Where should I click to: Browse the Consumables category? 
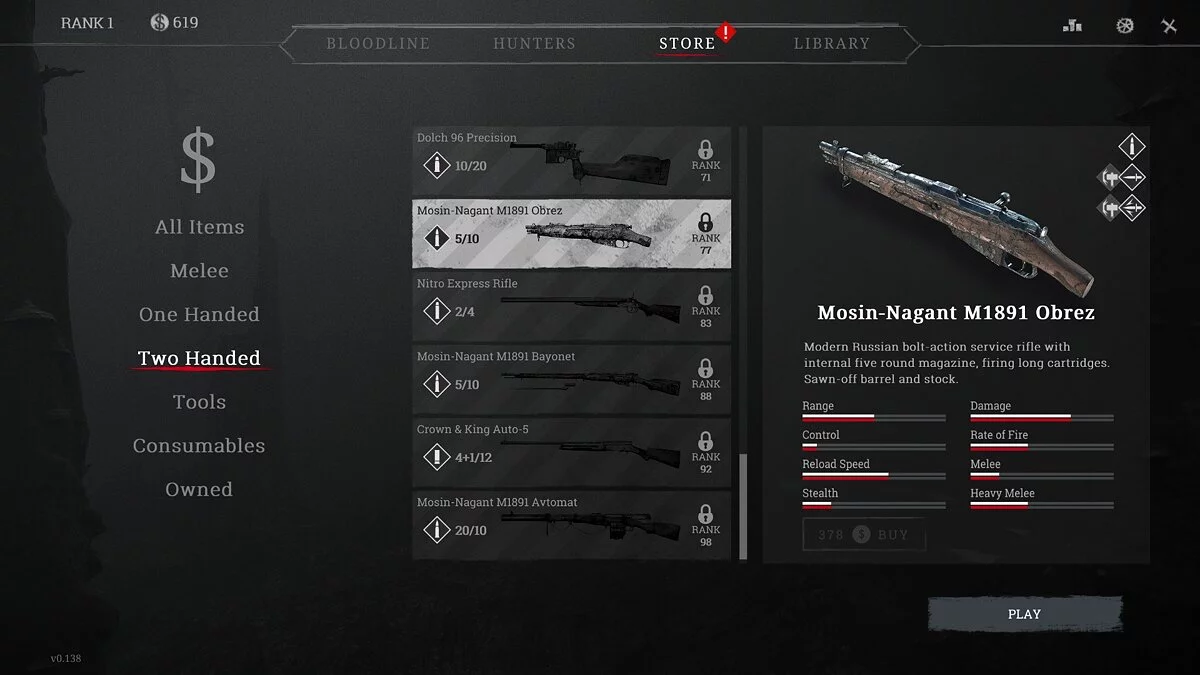point(199,446)
